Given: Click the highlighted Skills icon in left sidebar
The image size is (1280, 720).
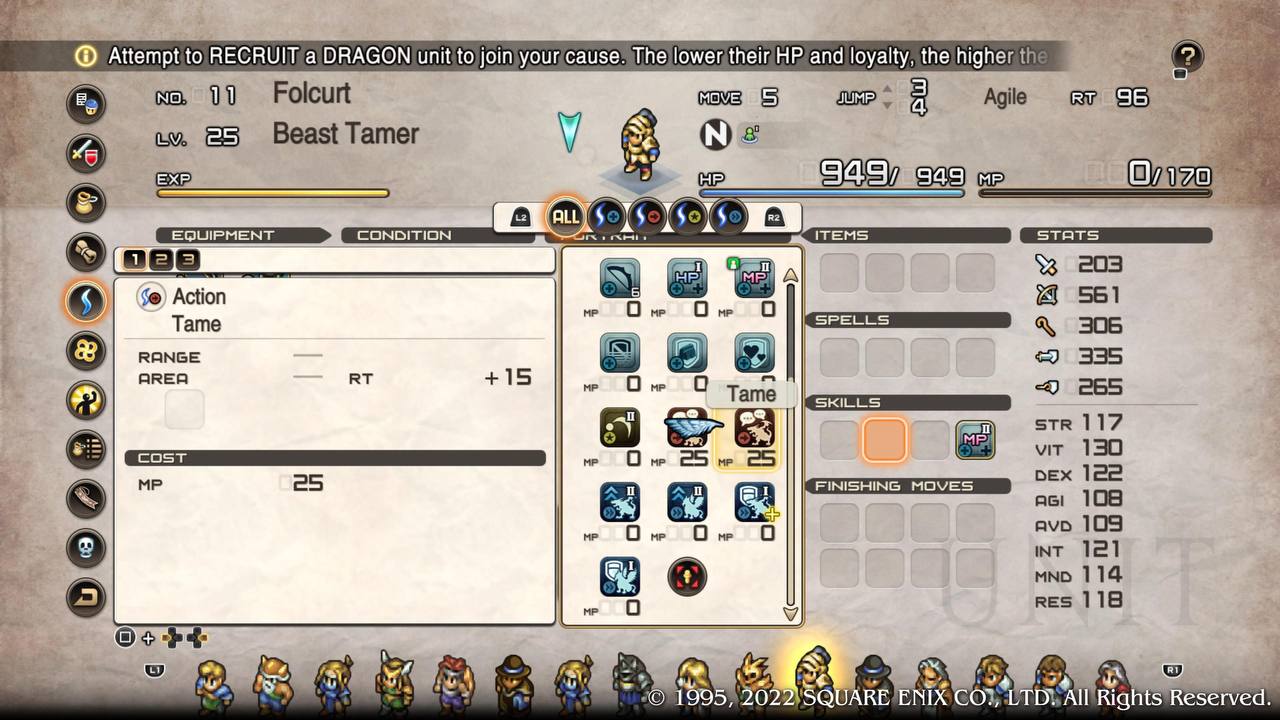Looking at the screenshot, I should pos(86,302).
